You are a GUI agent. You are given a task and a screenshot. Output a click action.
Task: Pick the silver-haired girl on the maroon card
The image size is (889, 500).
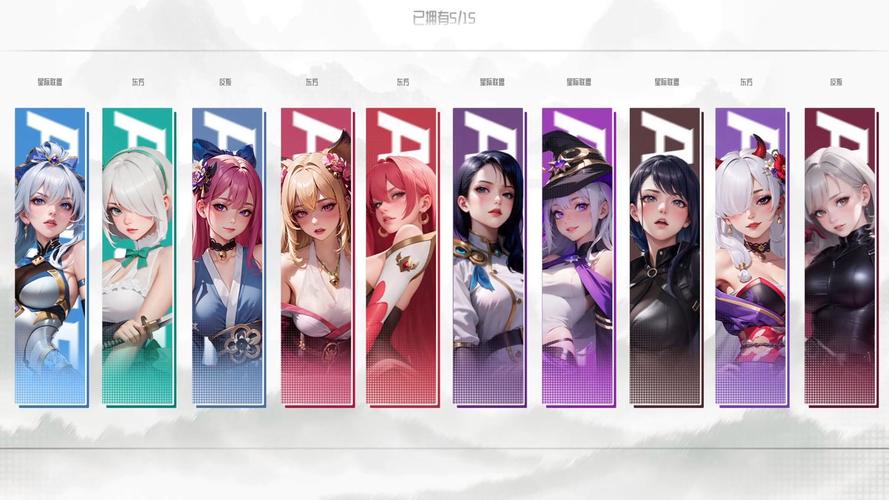[839, 255]
